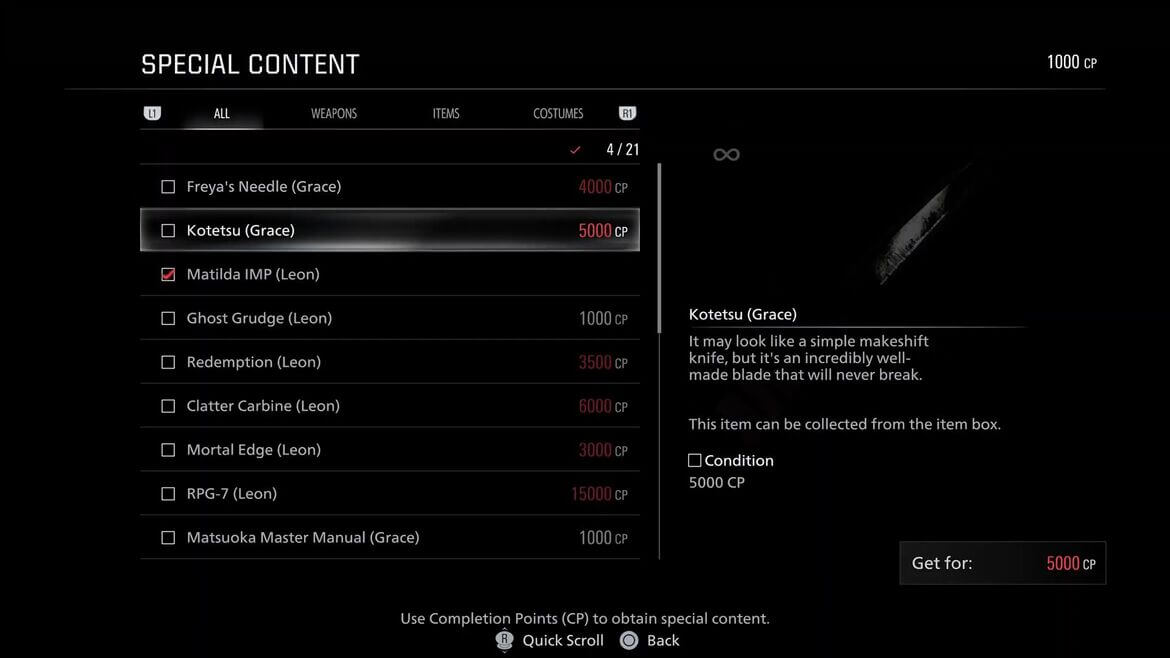Click the Get for 5000 CP button
Viewport: 1170px width, 658px height.
coord(1002,564)
